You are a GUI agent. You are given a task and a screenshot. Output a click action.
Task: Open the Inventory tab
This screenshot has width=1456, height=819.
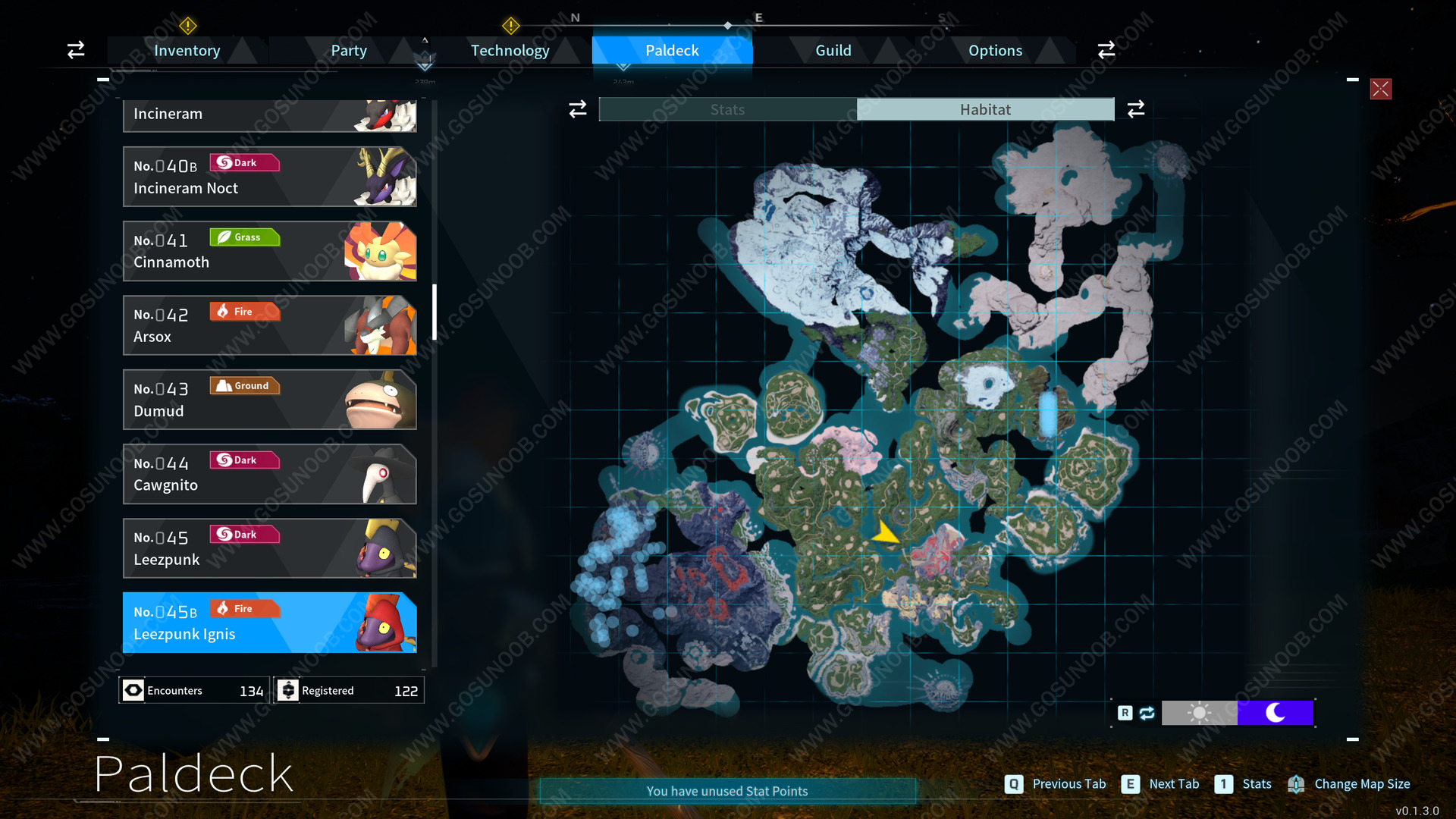click(187, 51)
